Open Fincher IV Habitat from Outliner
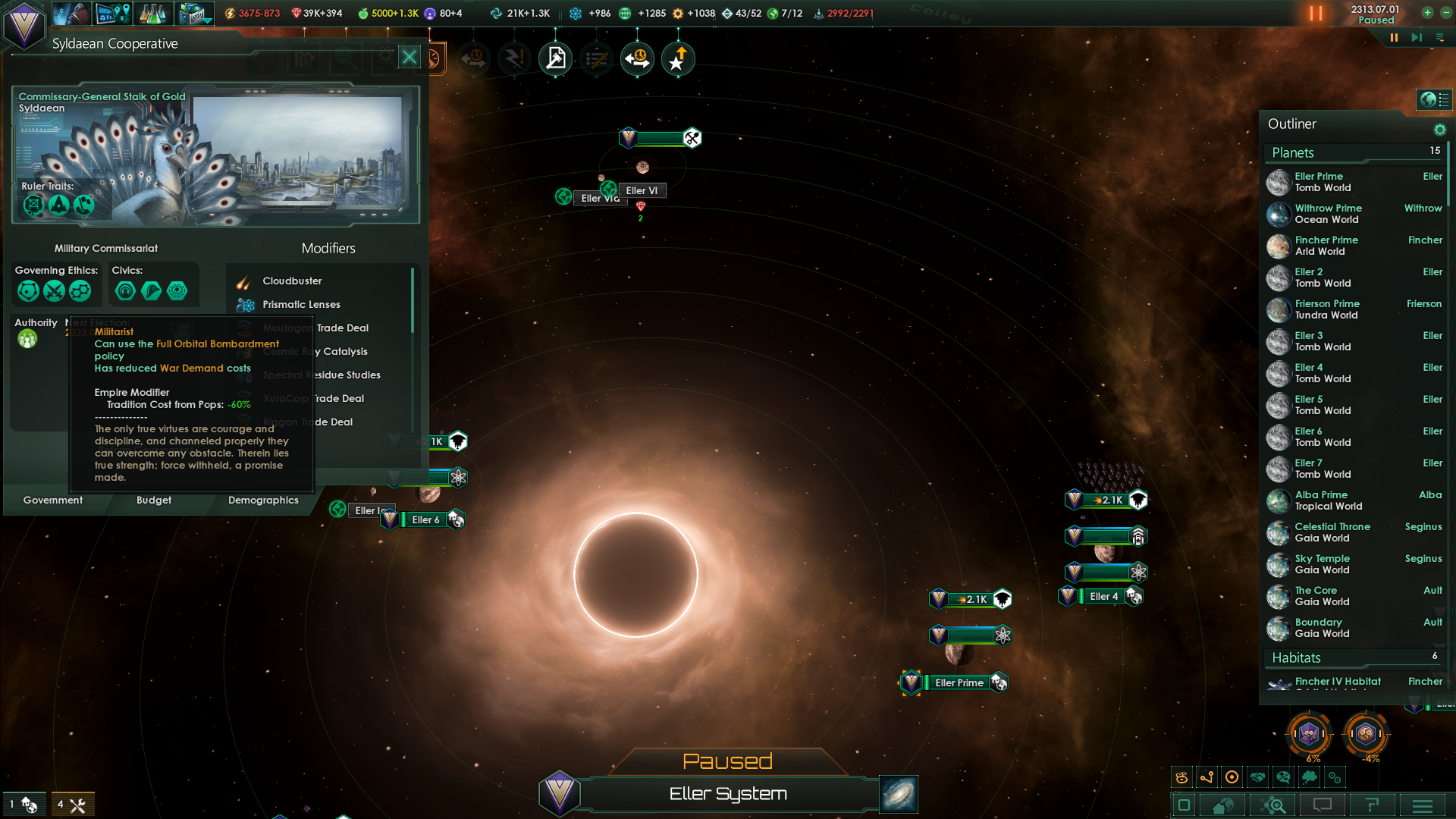 pos(1337,682)
